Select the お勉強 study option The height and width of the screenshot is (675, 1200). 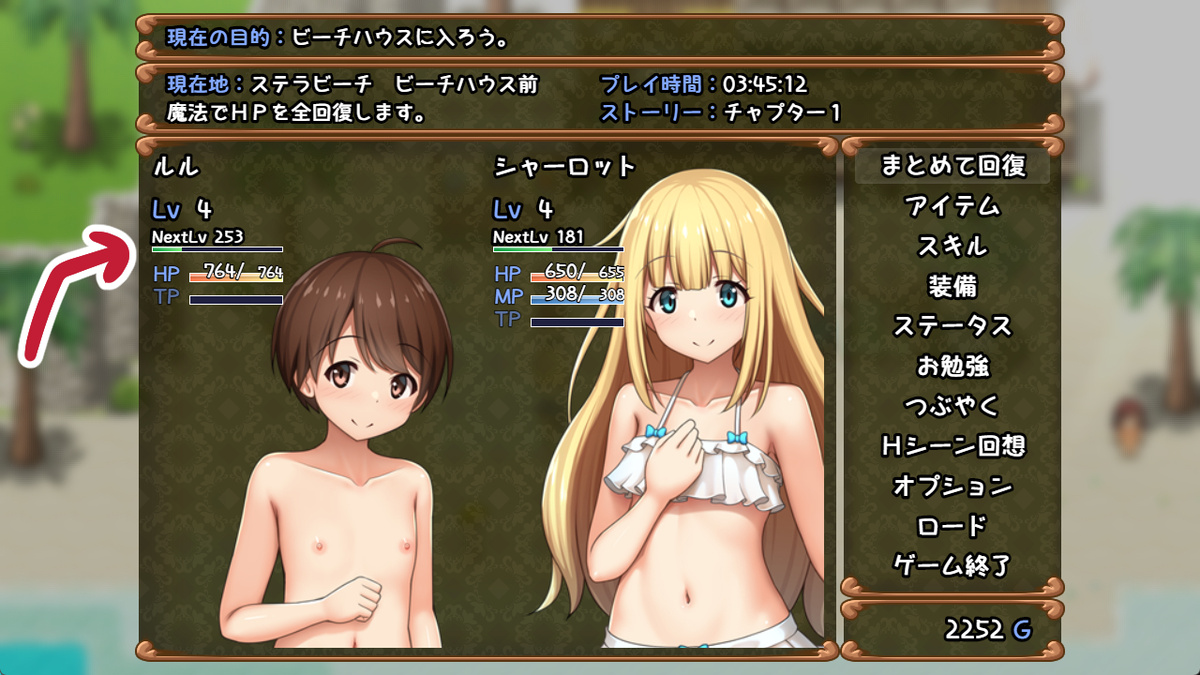(x=952, y=366)
